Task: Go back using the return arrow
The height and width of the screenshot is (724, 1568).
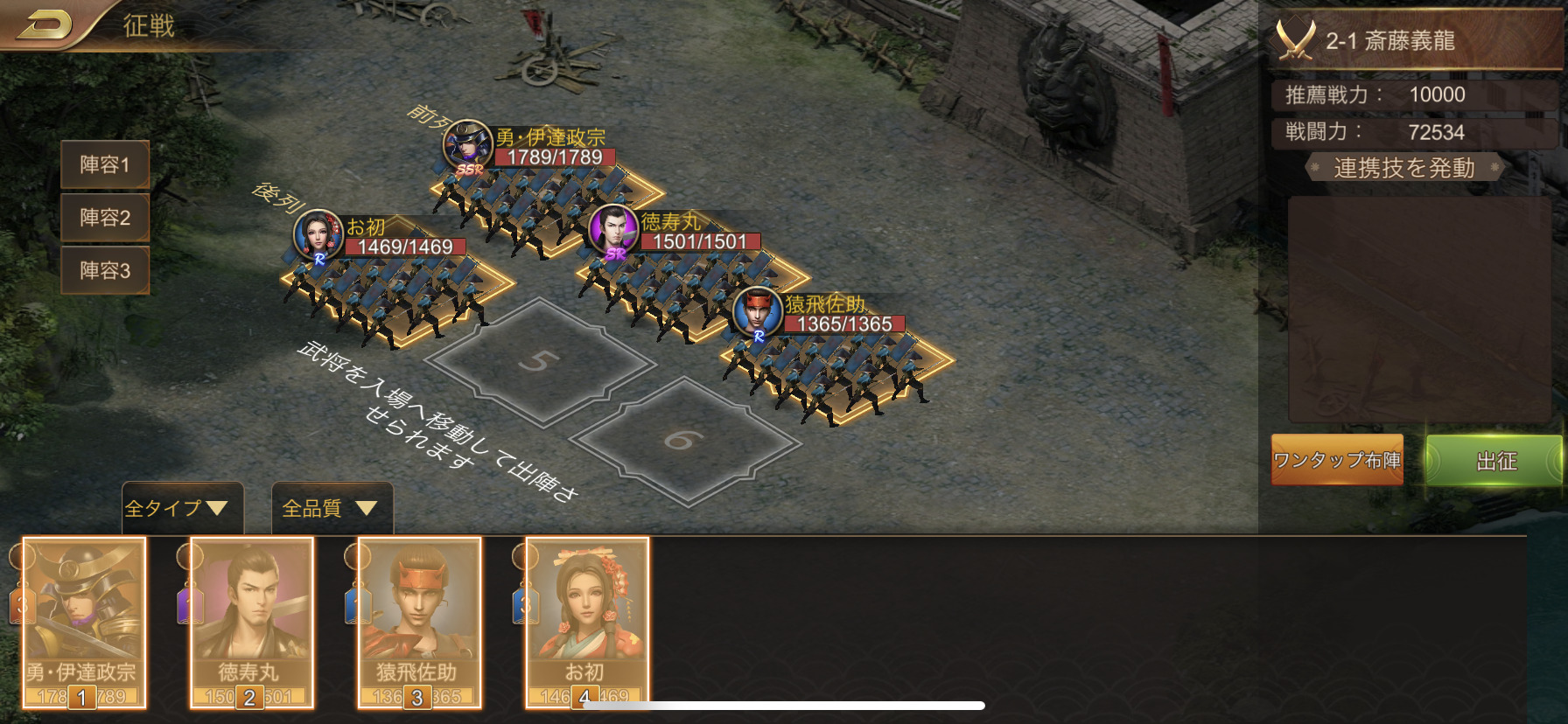Action: tap(44, 24)
